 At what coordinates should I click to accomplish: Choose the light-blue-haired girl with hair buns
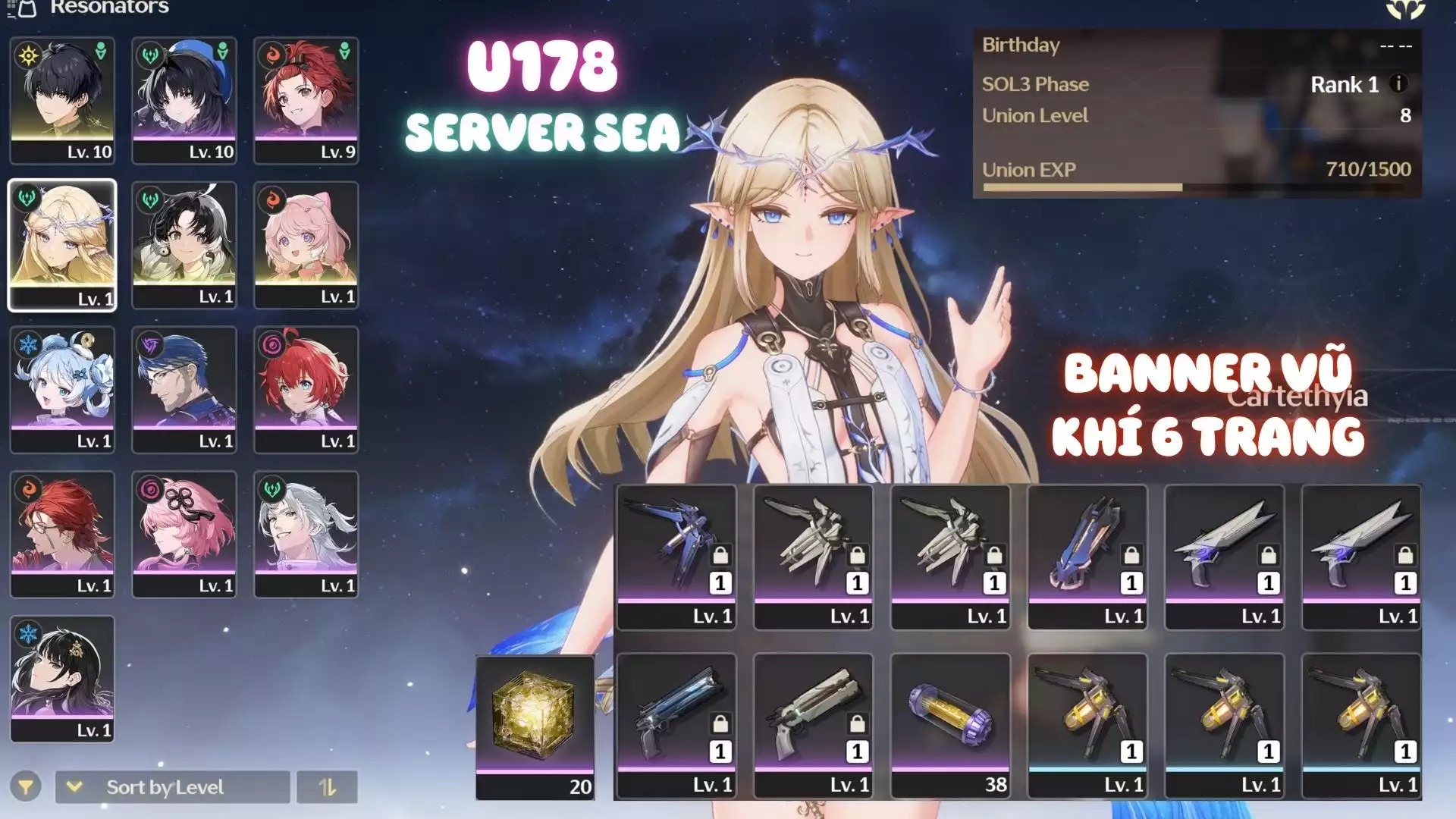(62, 390)
